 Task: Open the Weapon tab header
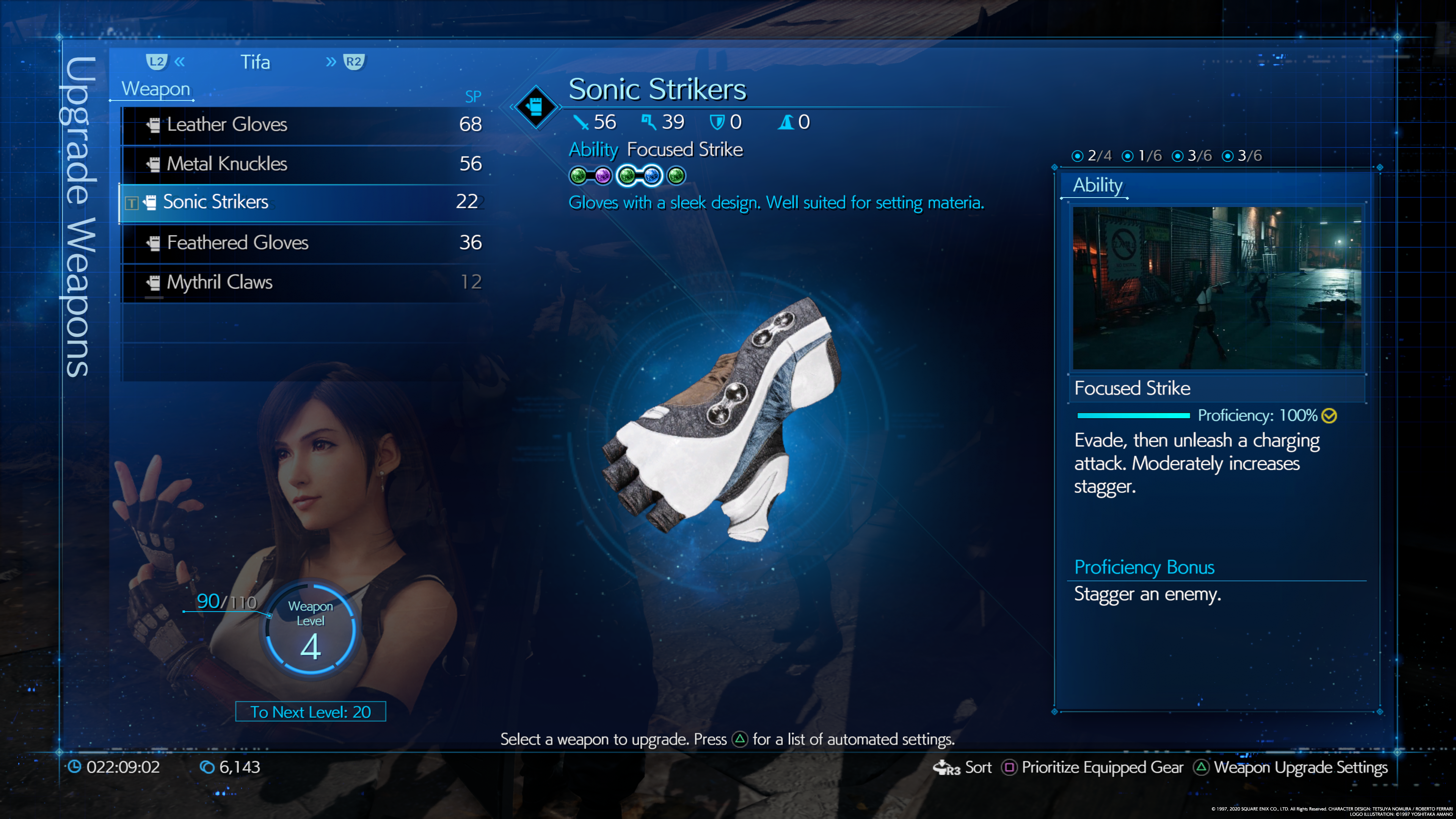[155, 89]
